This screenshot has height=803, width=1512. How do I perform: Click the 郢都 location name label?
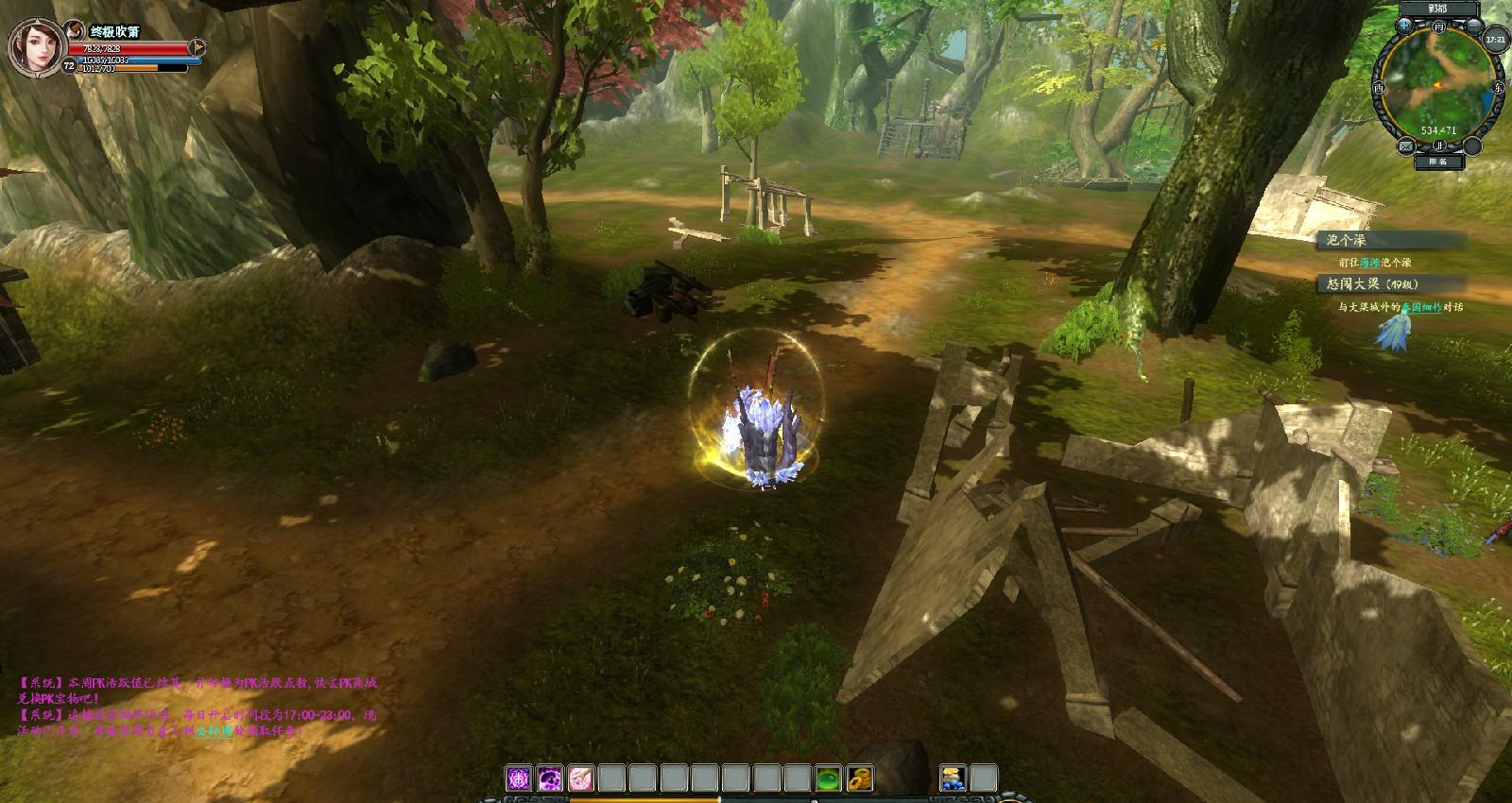(1438, 9)
